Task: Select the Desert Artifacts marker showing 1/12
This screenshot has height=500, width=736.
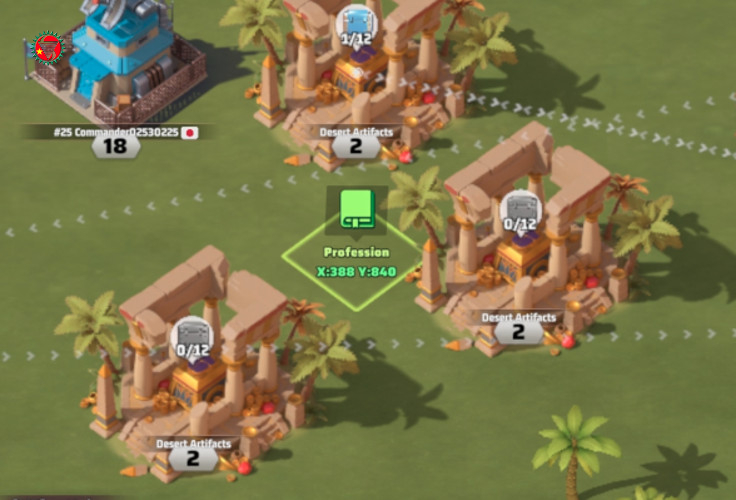Action: [x=355, y=25]
